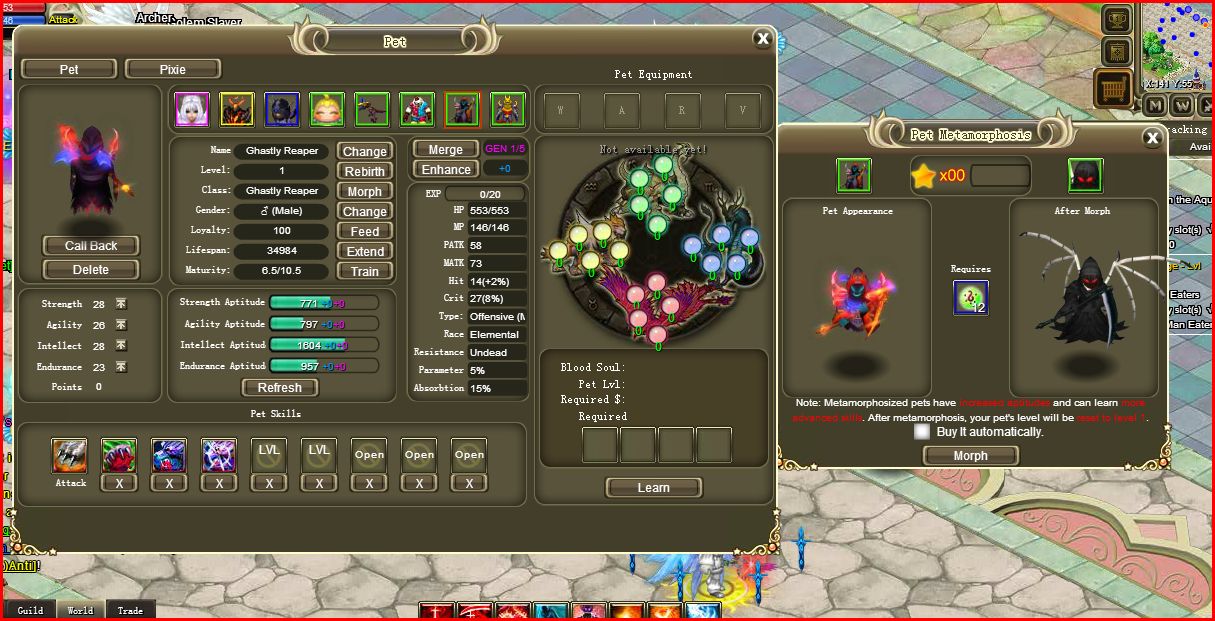1215x621 pixels.
Task: Add a point to Strength
Action: [x=121, y=304]
